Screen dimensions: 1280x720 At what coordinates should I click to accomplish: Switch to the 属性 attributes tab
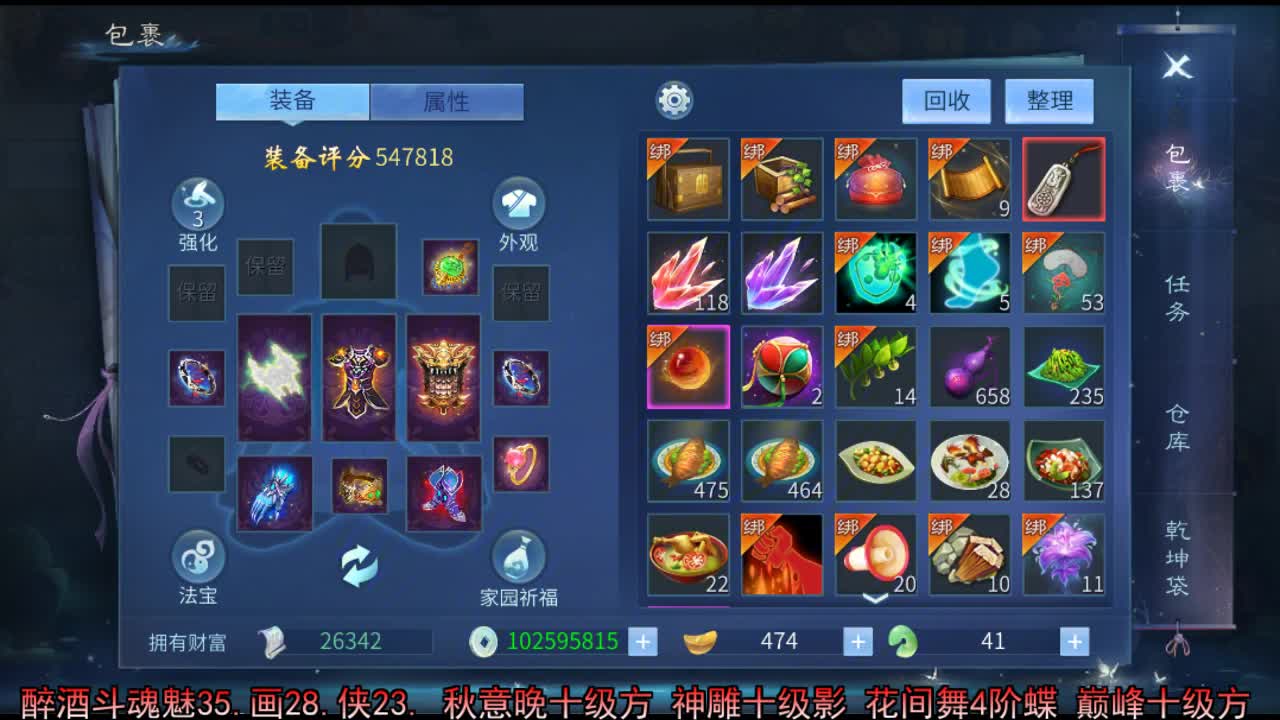click(x=448, y=101)
